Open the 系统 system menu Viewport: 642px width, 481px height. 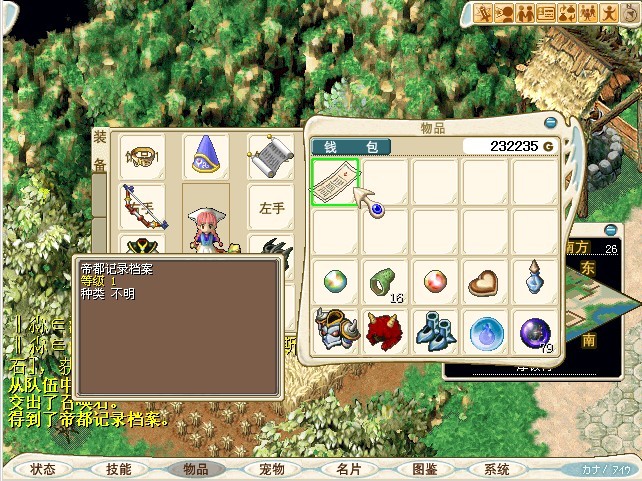coord(497,468)
